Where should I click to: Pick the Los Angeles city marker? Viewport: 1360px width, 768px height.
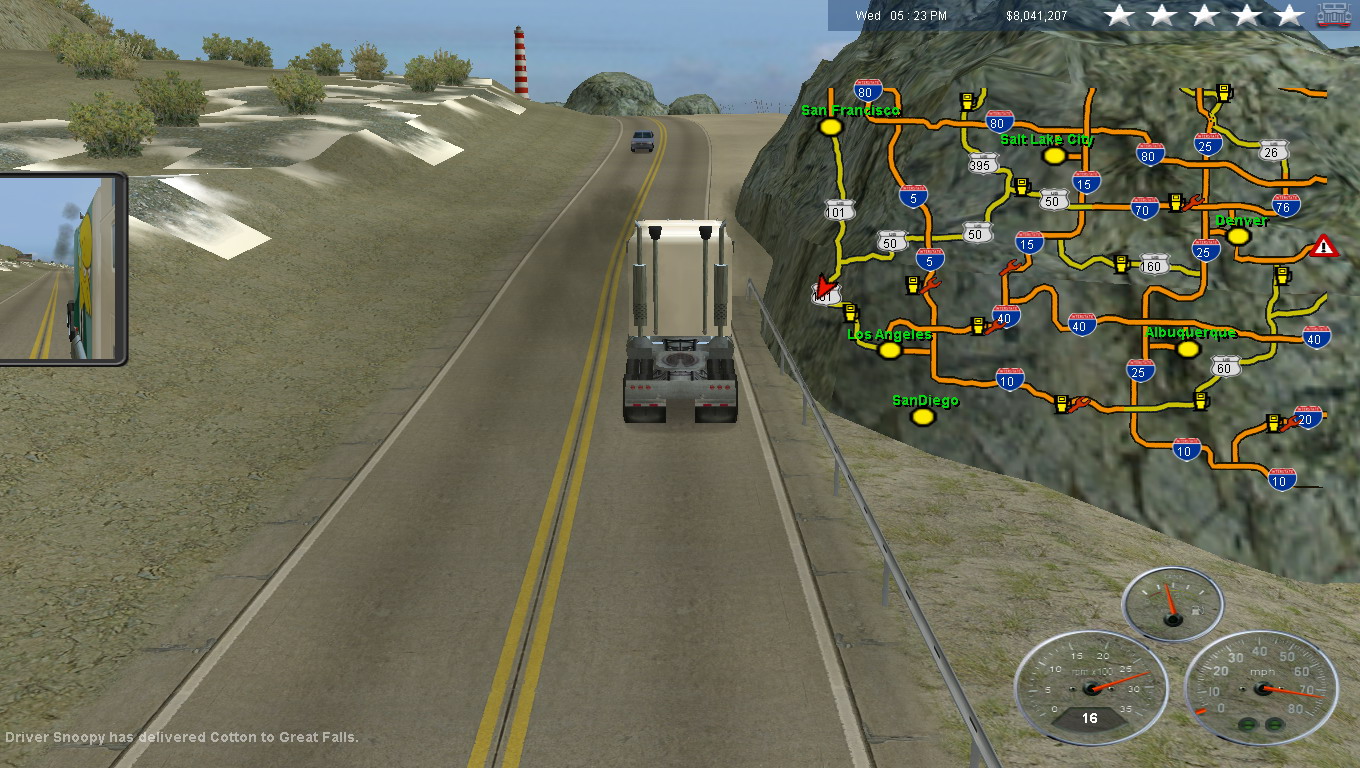pos(889,350)
